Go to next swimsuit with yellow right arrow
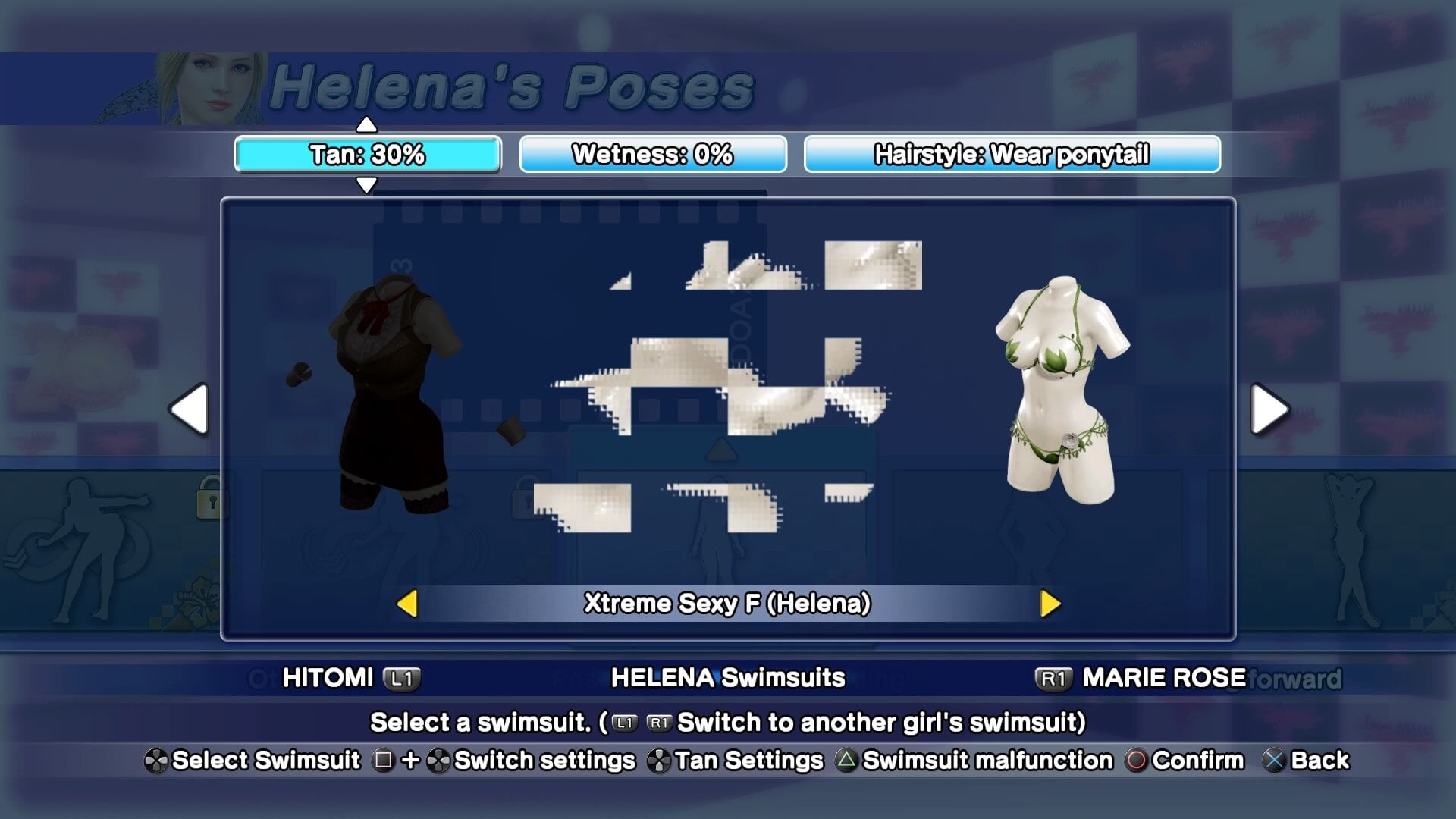The image size is (1456, 819). (x=1050, y=604)
